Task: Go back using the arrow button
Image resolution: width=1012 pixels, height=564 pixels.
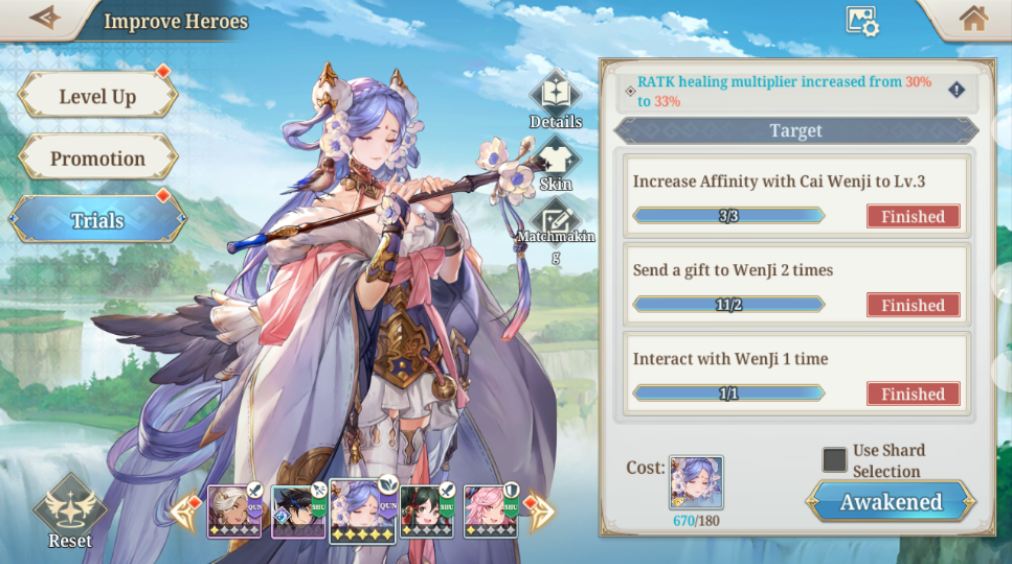Action: (x=44, y=19)
